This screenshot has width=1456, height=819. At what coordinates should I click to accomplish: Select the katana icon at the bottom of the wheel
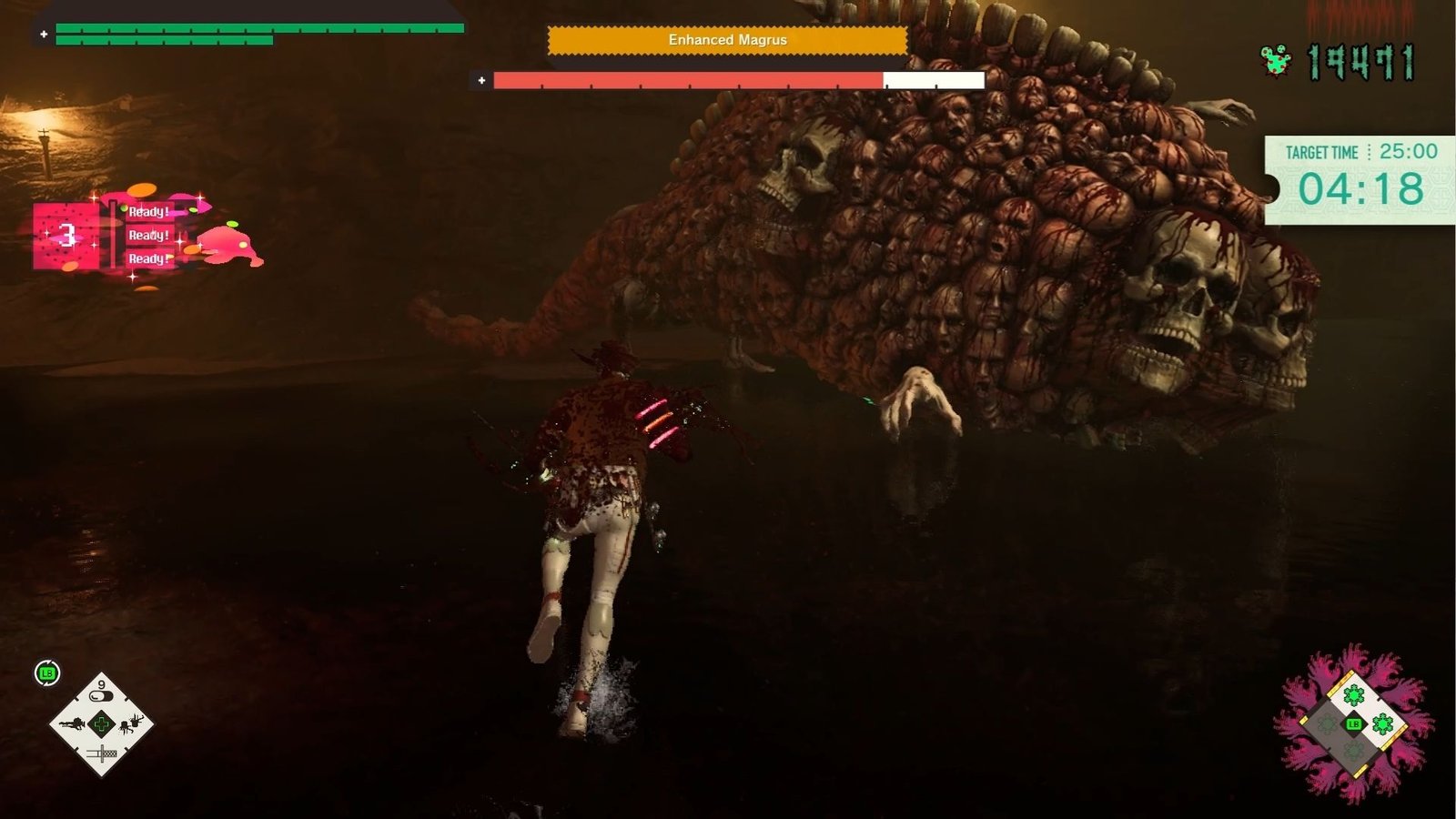coord(102,753)
